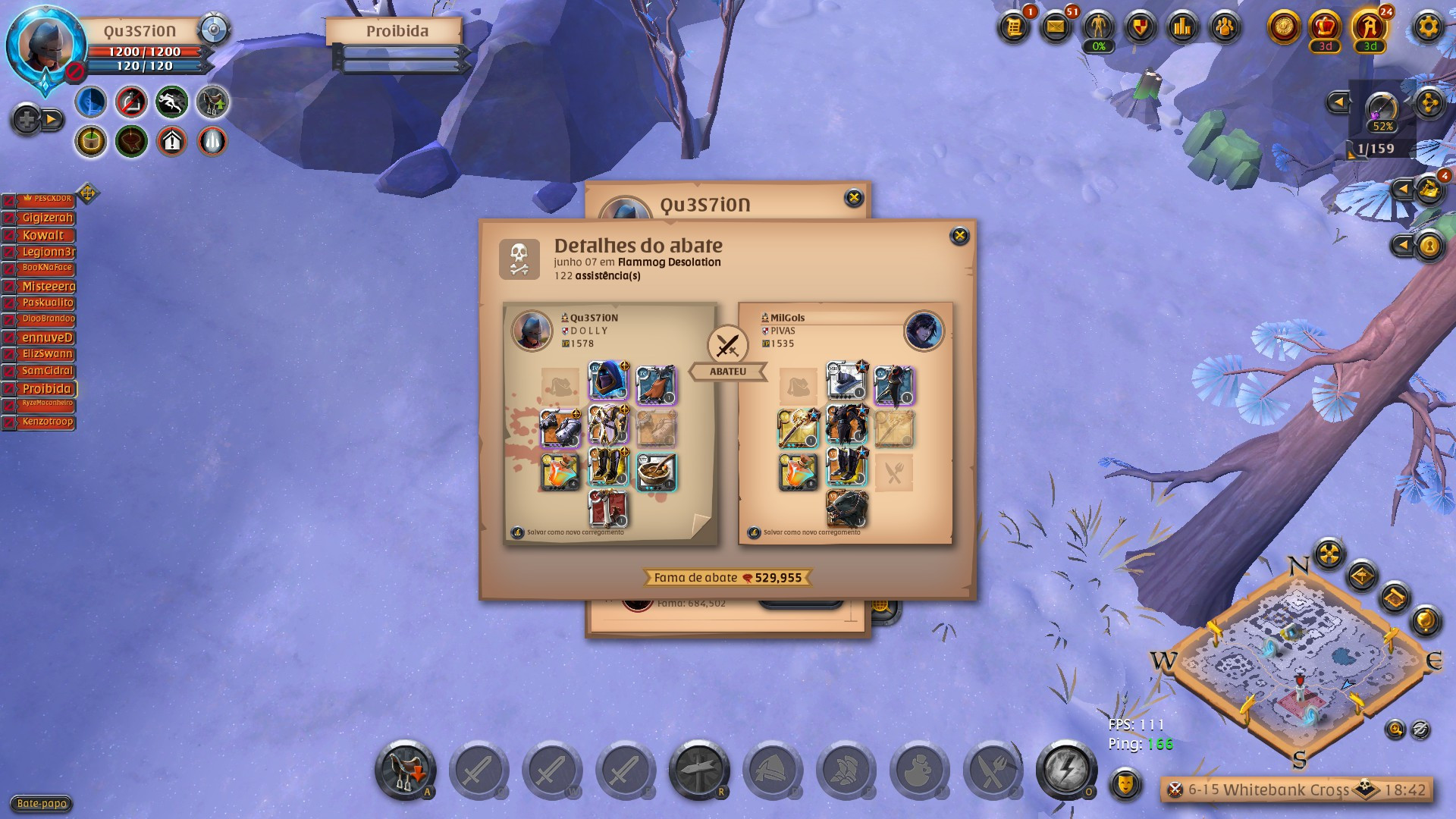
Task: Select Qu3S7i0N's blue hood item
Action: click(x=608, y=381)
